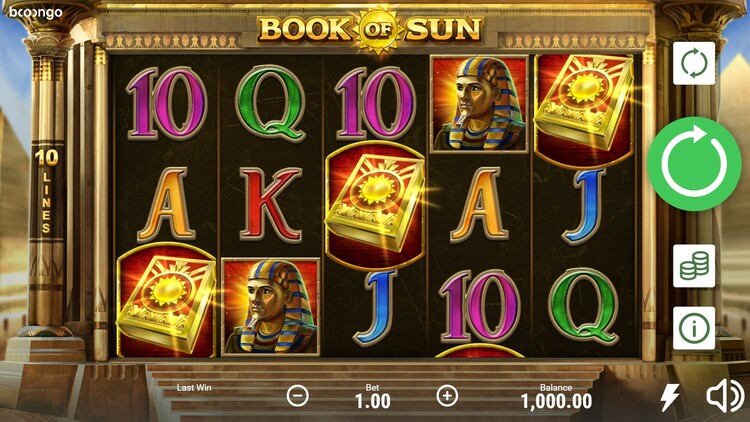Increase the bet with the plus button
This screenshot has width=750, height=422.
click(x=447, y=395)
